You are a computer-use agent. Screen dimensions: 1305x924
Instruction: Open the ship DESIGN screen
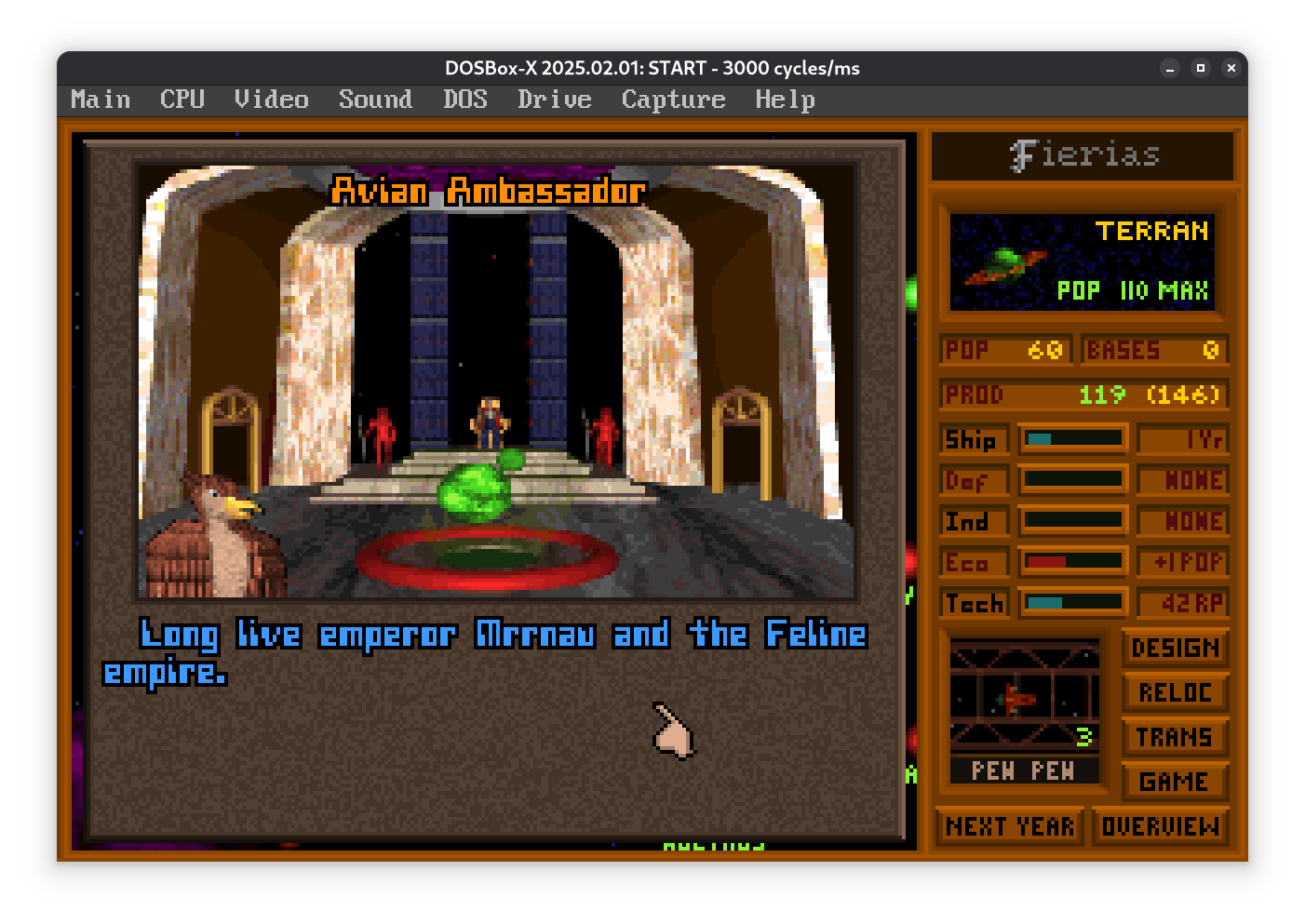1175,648
